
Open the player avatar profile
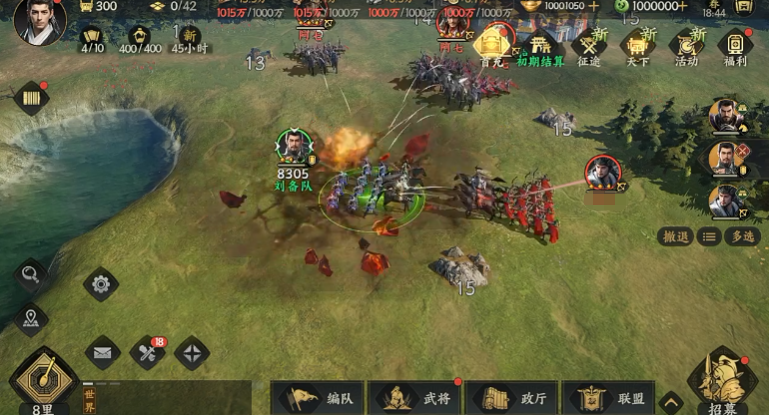40,22
